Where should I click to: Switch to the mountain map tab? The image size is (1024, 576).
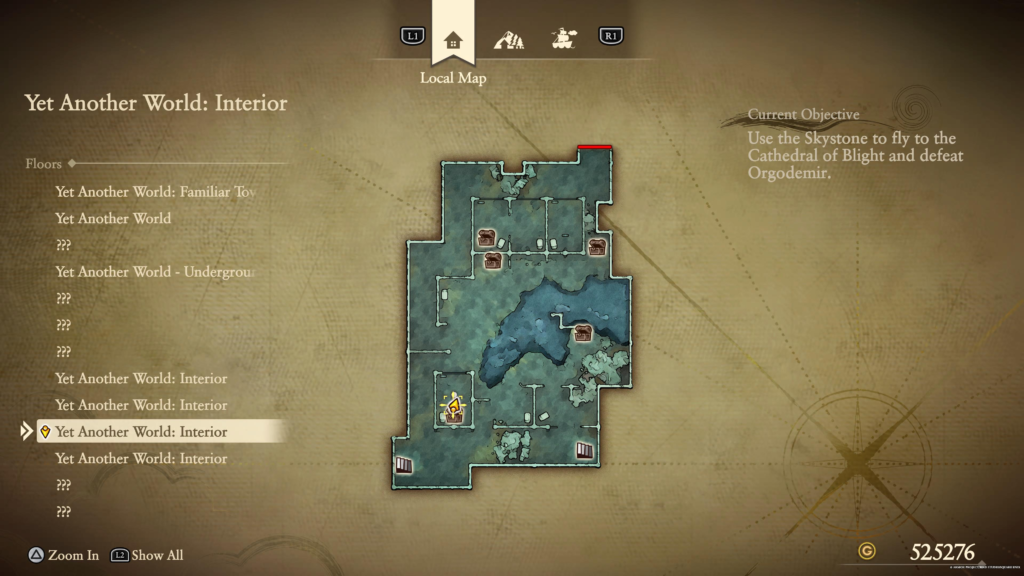(x=509, y=40)
